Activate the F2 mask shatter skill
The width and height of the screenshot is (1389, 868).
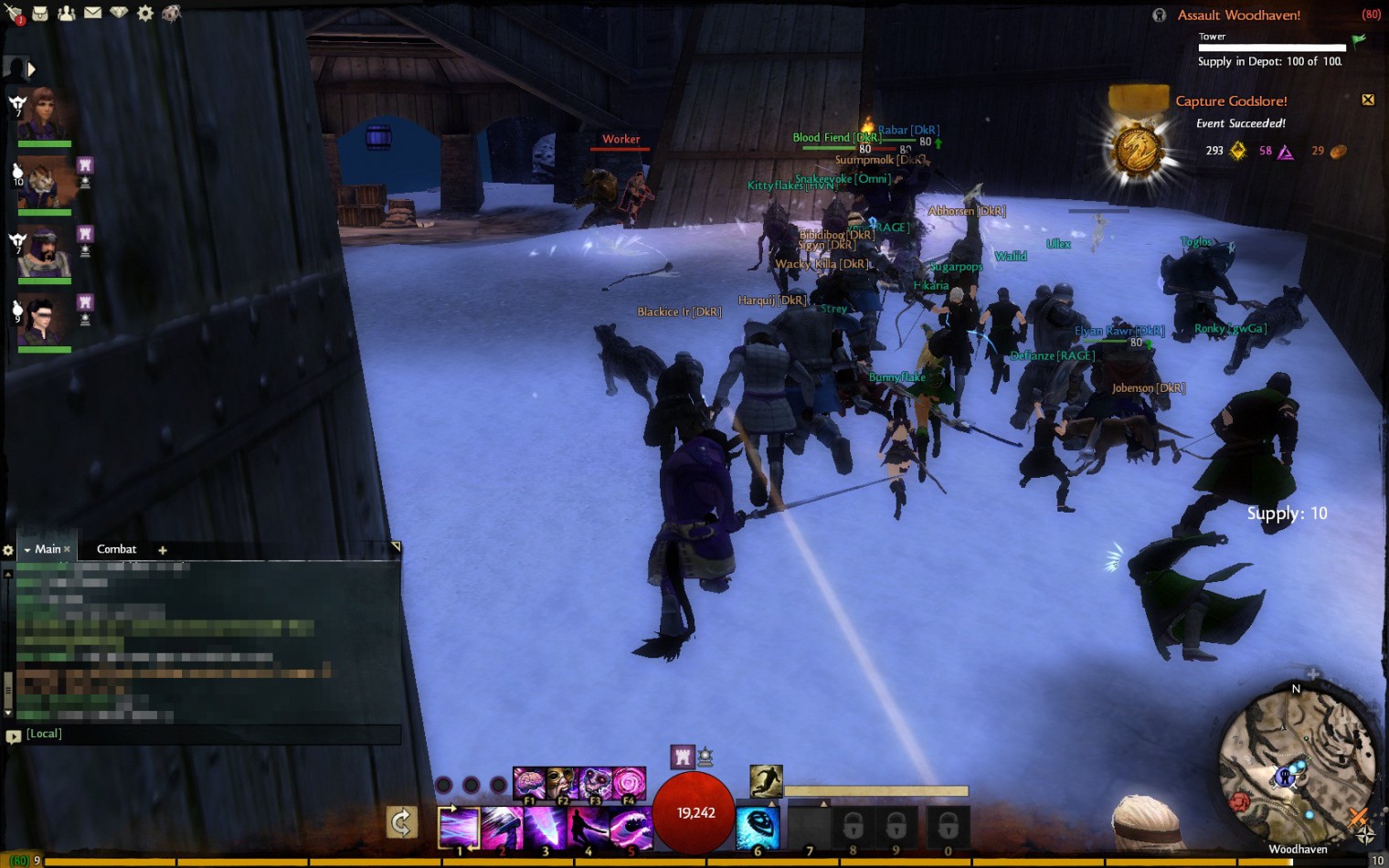point(562,783)
